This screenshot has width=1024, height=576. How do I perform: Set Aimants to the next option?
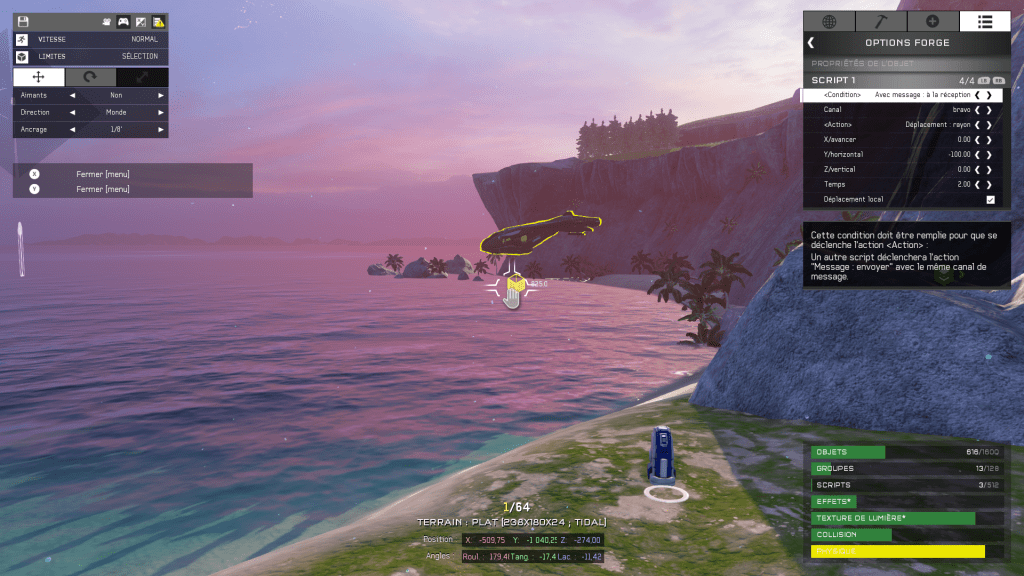(x=160, y=95)
